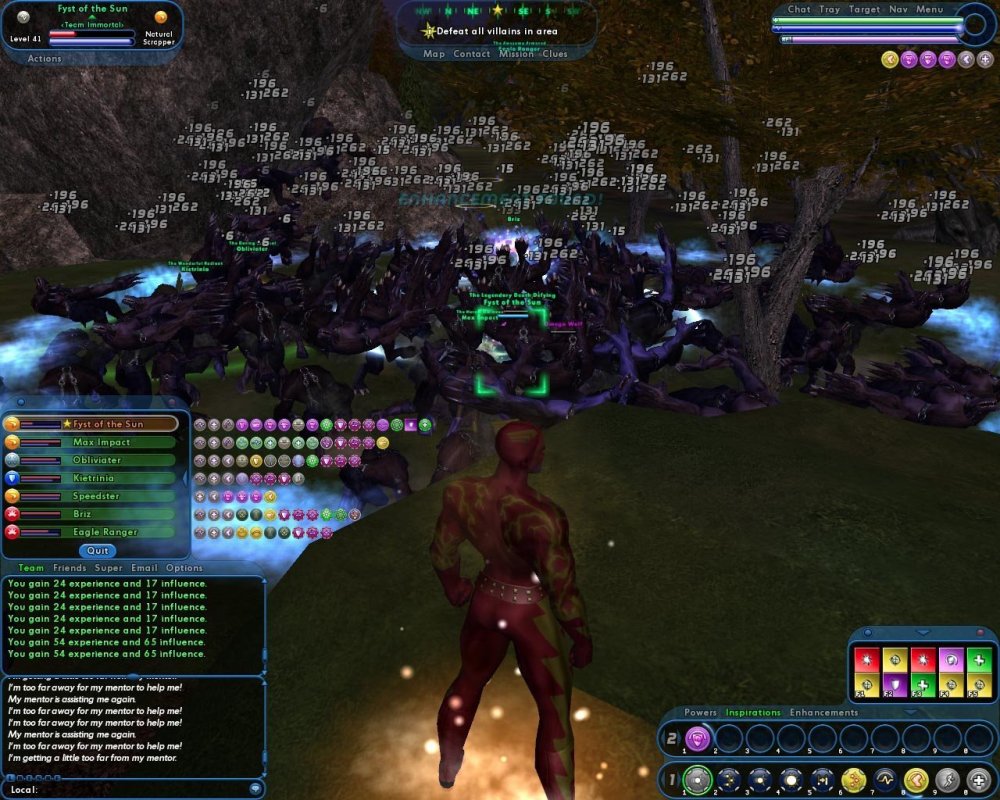The height and width of the screenshot is (800, 1000).
Task: Open the Enhancements tab
Action: click(x=824, y=712)
